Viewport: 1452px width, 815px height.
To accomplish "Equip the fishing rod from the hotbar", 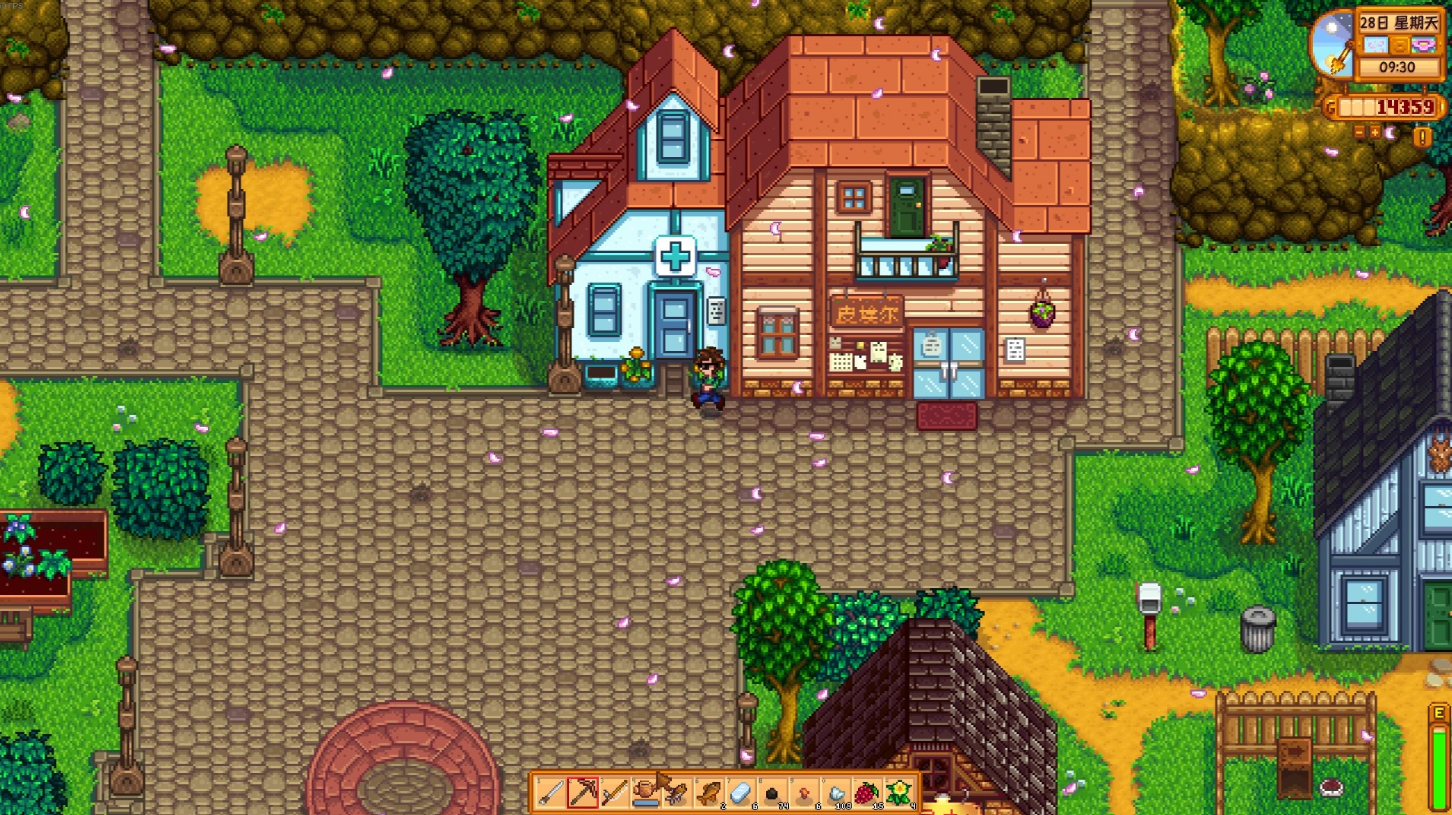I will [614, 793].
